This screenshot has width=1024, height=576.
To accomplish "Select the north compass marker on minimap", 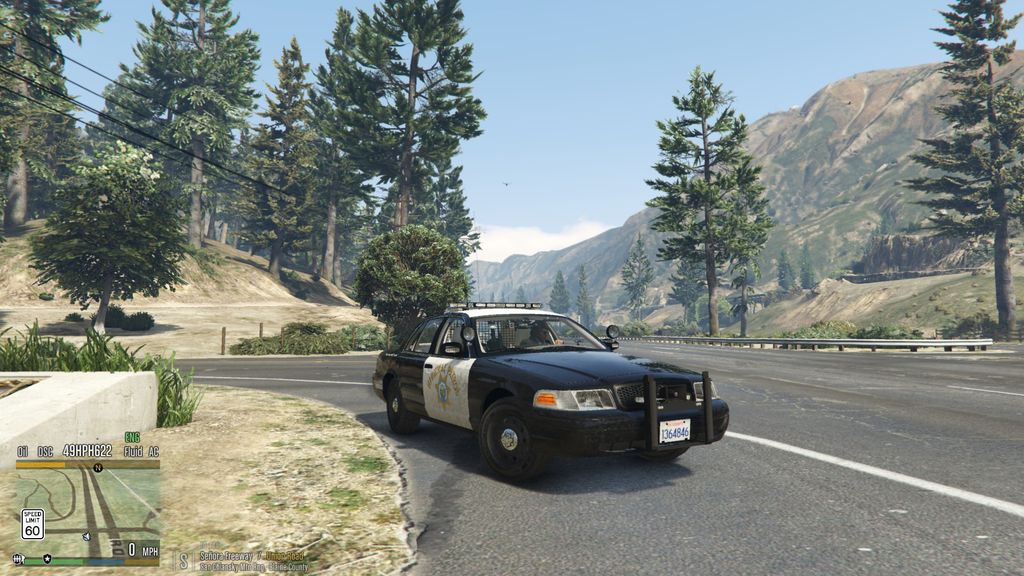I will 97,467.
